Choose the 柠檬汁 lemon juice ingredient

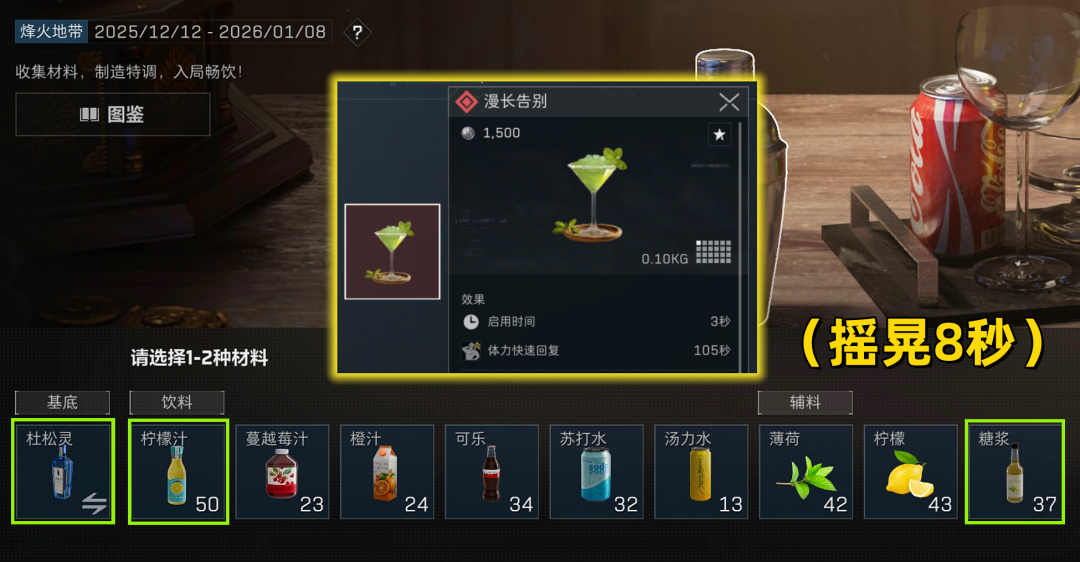pos(178,472)
